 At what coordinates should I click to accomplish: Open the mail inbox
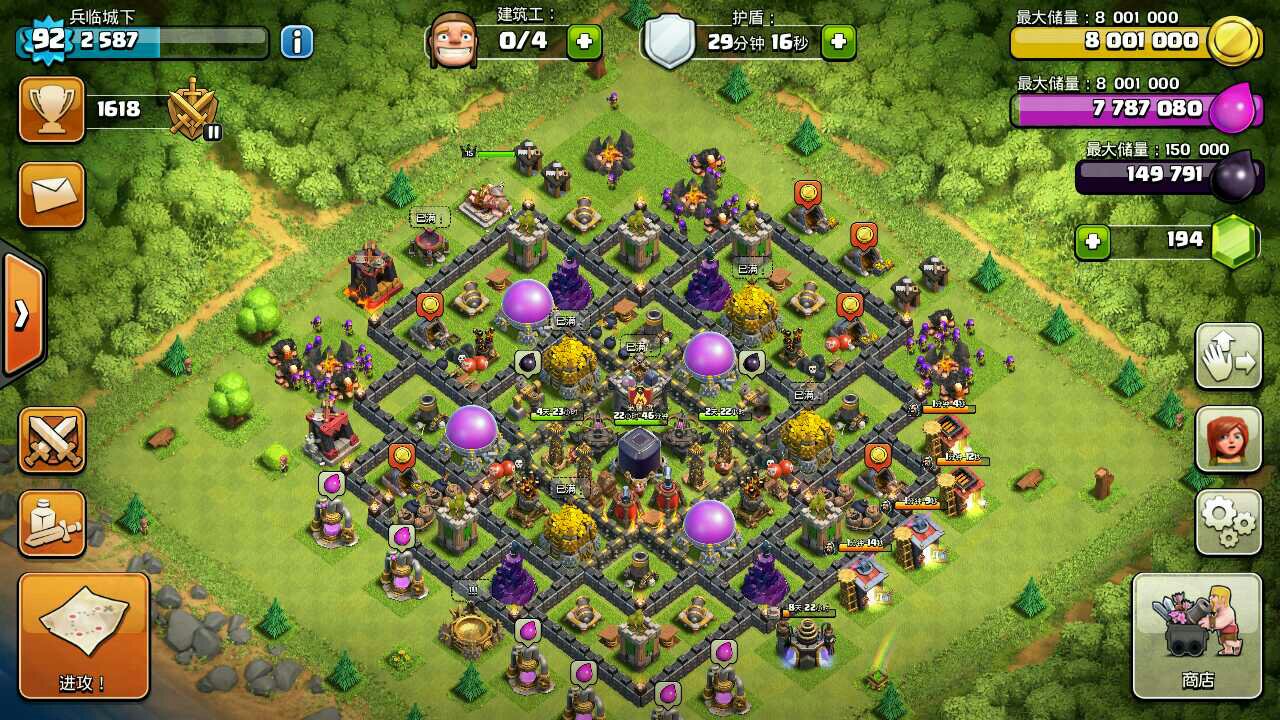click(x=51, y=194)
